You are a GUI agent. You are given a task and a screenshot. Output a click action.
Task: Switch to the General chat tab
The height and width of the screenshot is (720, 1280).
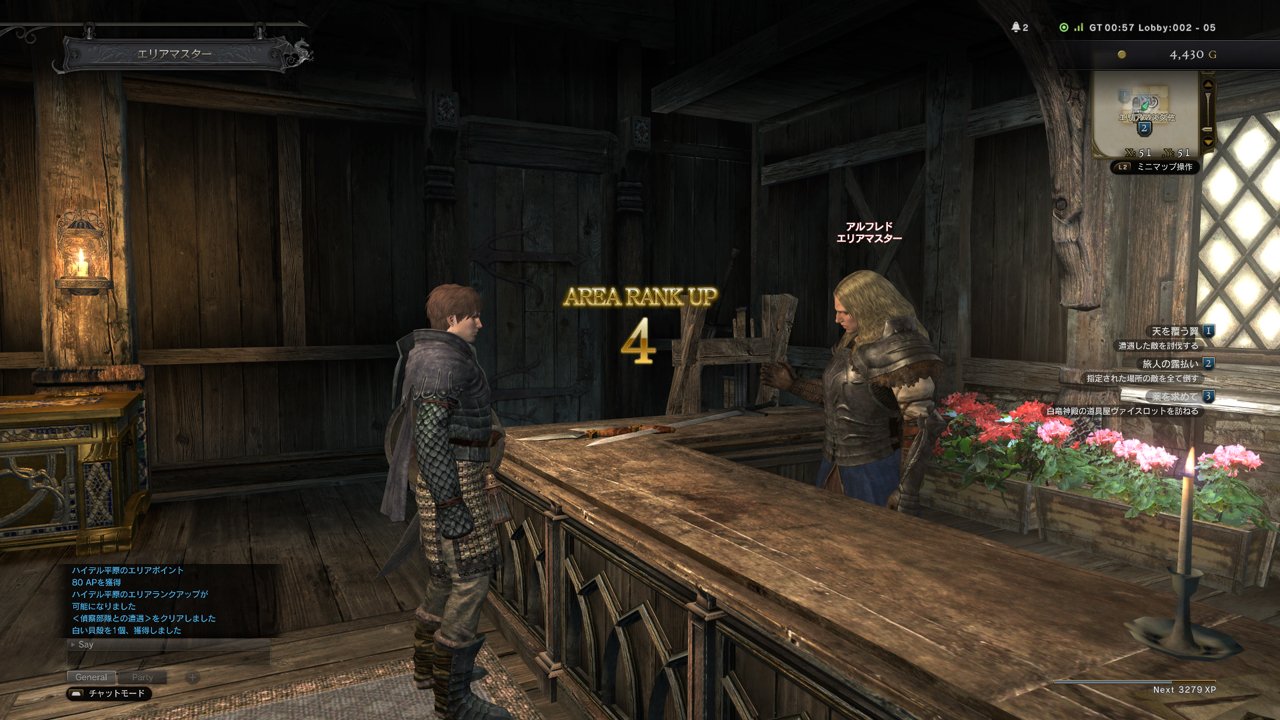click(x=91, y=677)
